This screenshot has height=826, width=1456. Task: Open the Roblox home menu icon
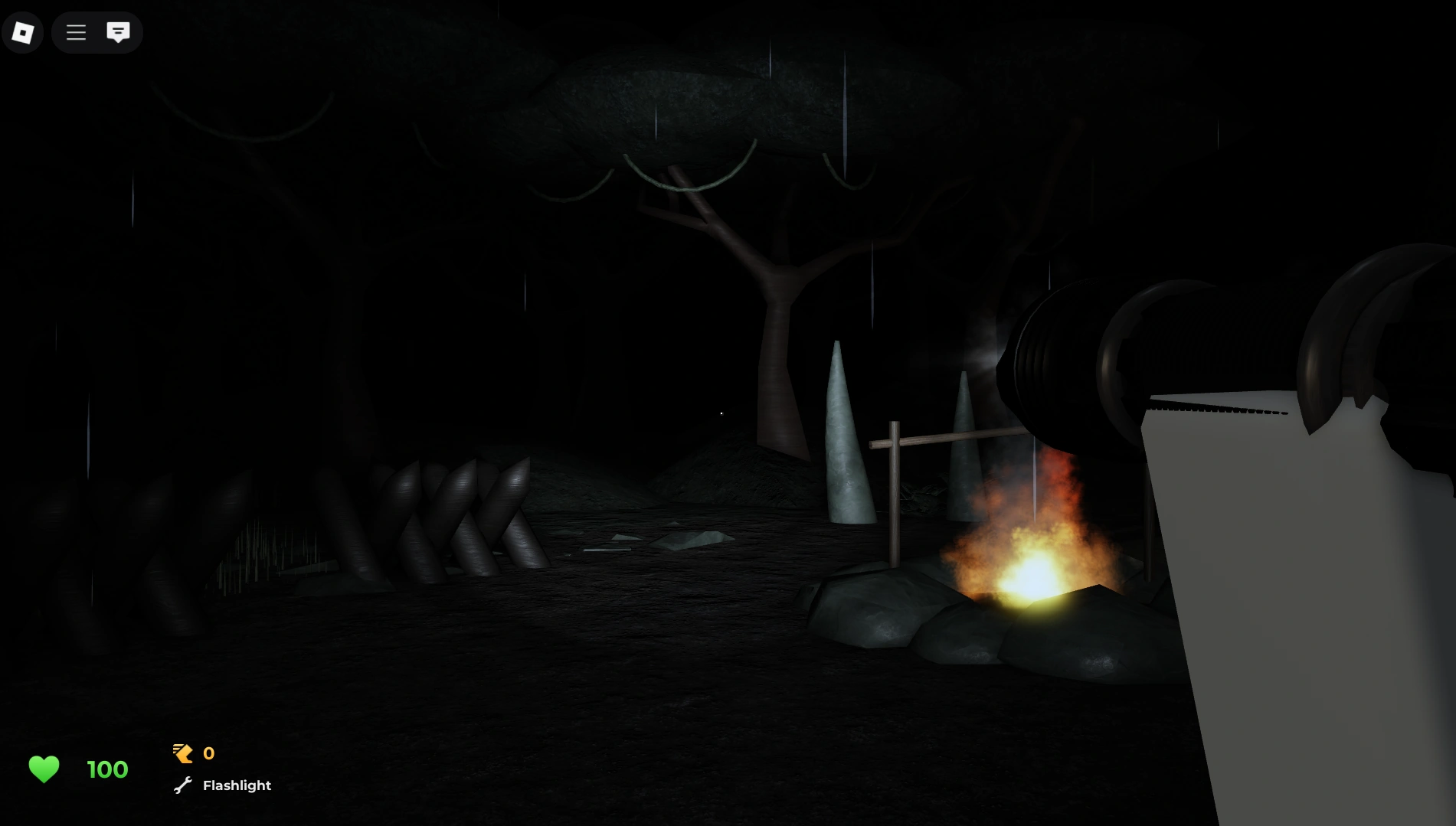[22, 32]
